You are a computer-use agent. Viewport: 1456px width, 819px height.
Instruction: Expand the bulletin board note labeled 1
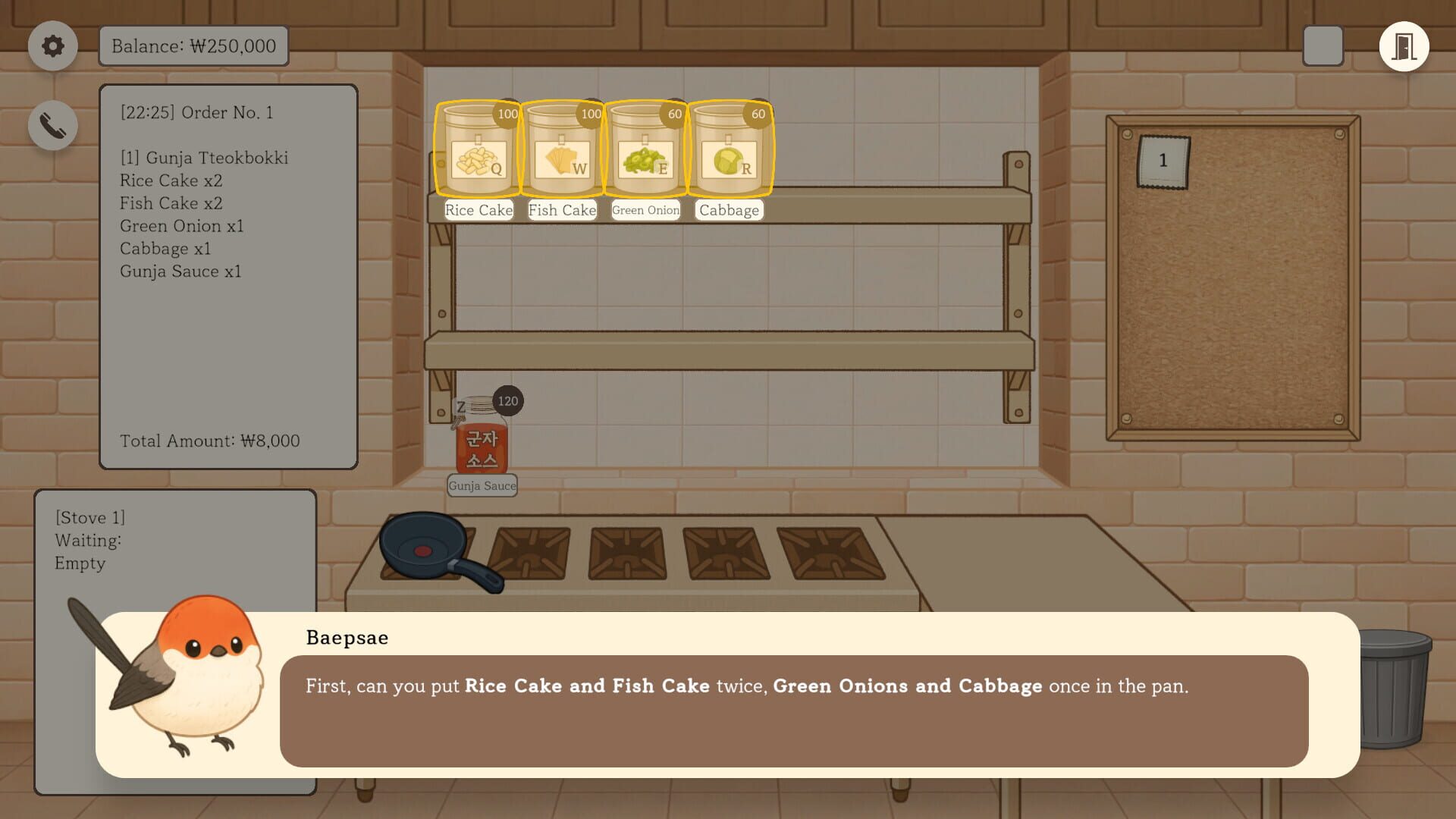click(x=1162, y=161)
